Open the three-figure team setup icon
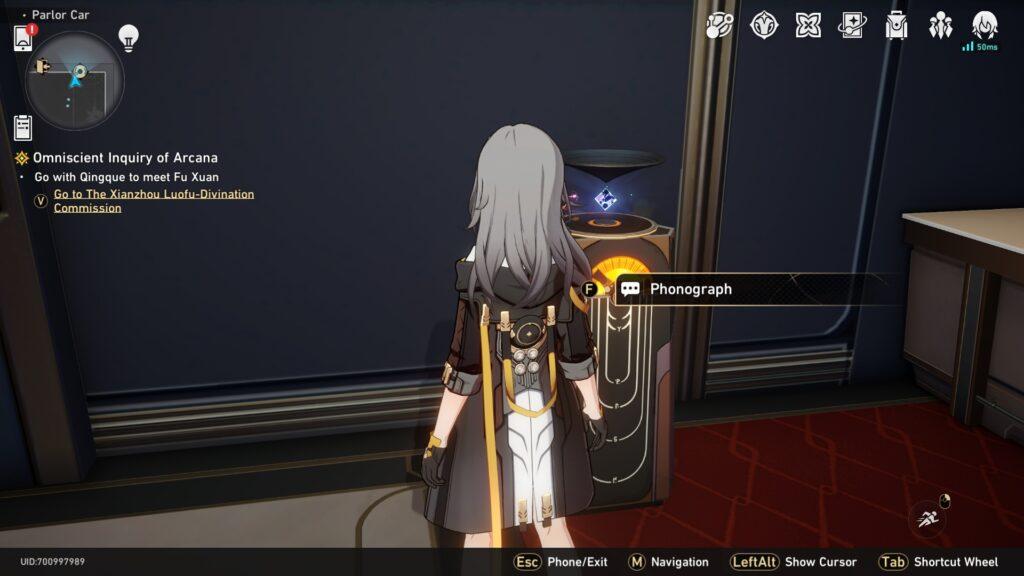Screen dimensions: 1024x576 940,25
